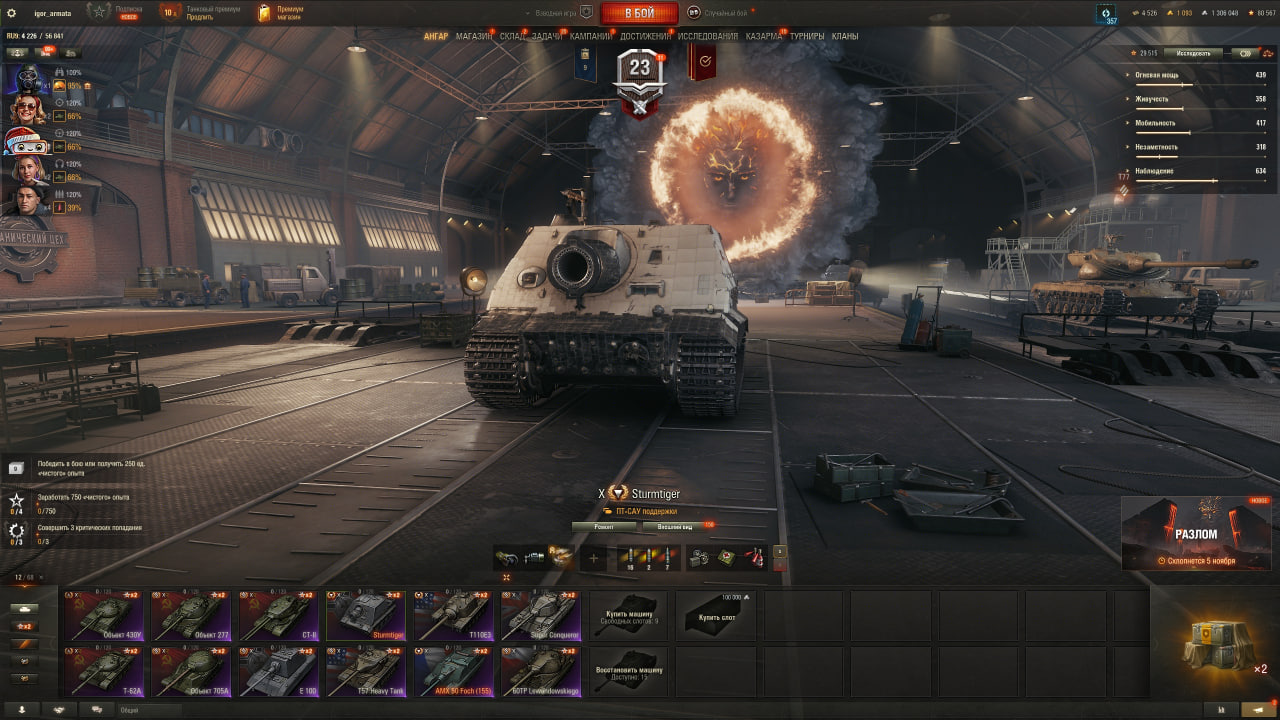Select the shell icon in the ammunition panel
This screenshot has height=720, width=1280.
632,556
